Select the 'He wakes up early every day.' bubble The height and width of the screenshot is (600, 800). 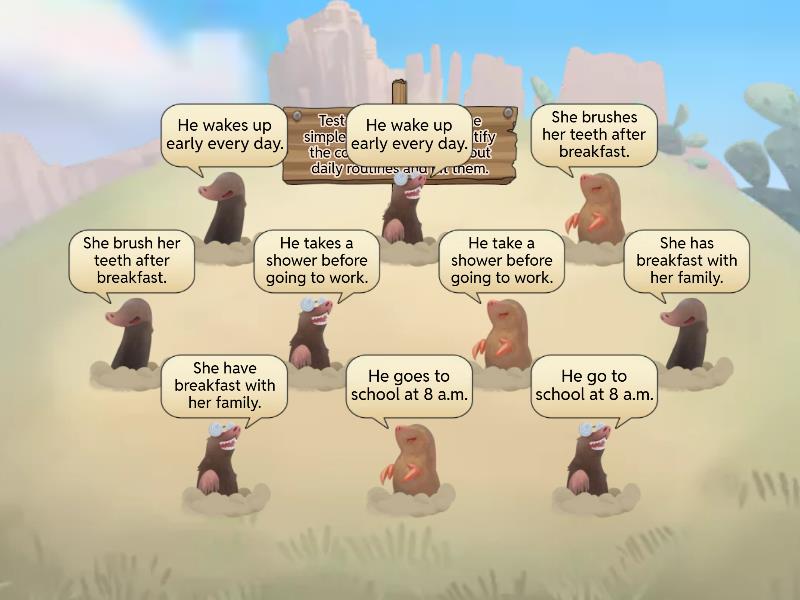[x=224, y=135]
